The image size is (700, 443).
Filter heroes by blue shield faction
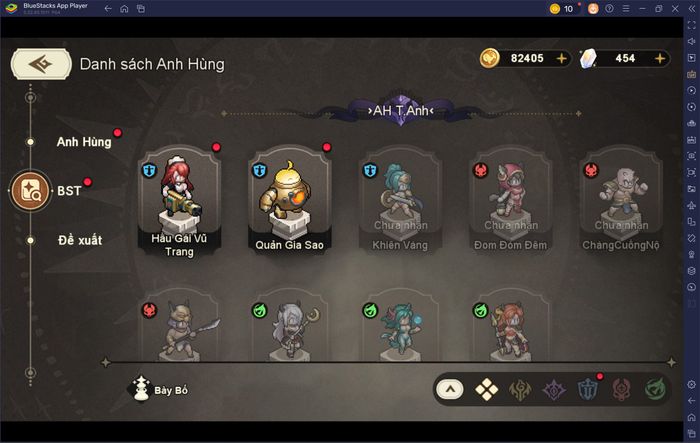click(x=587, y=389)
